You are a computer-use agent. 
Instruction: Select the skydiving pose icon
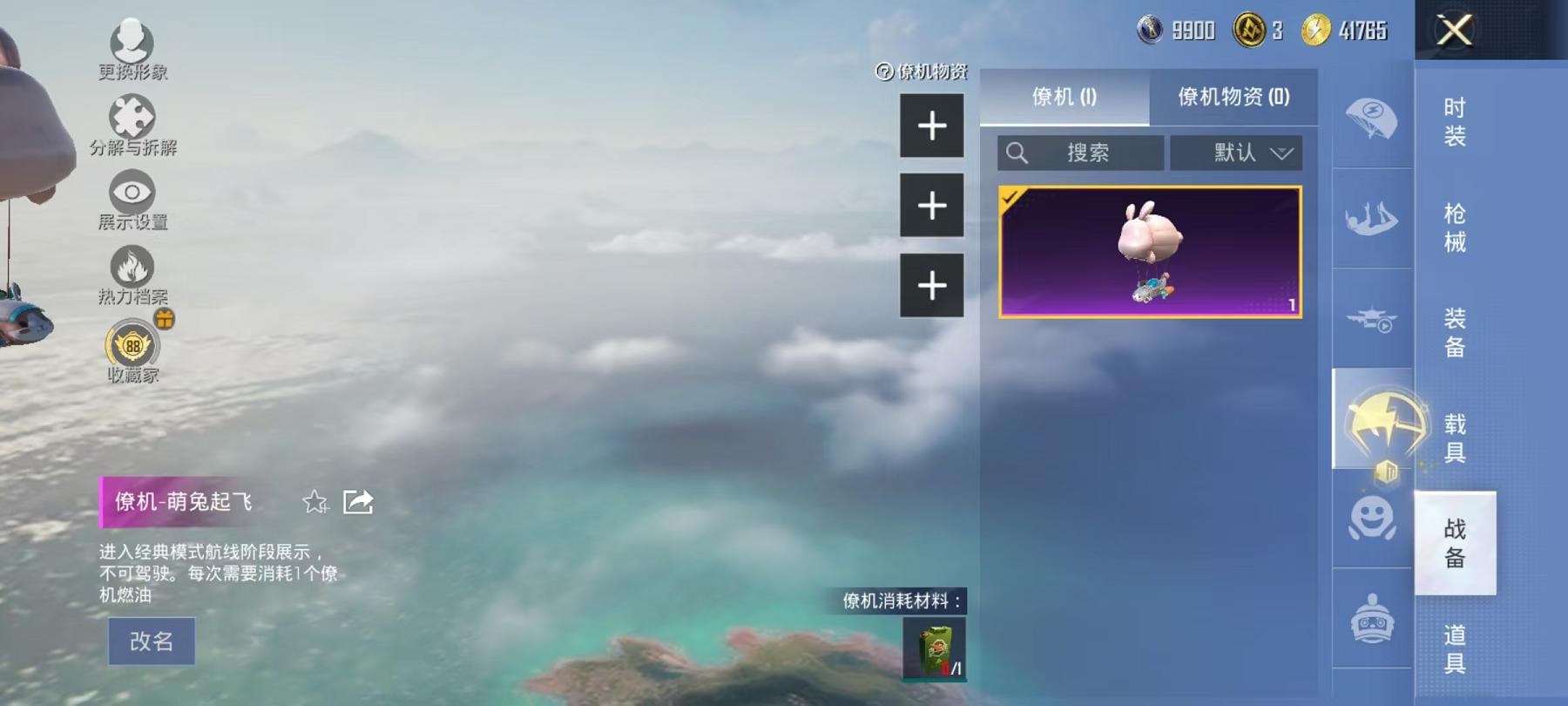[1374, 217]
